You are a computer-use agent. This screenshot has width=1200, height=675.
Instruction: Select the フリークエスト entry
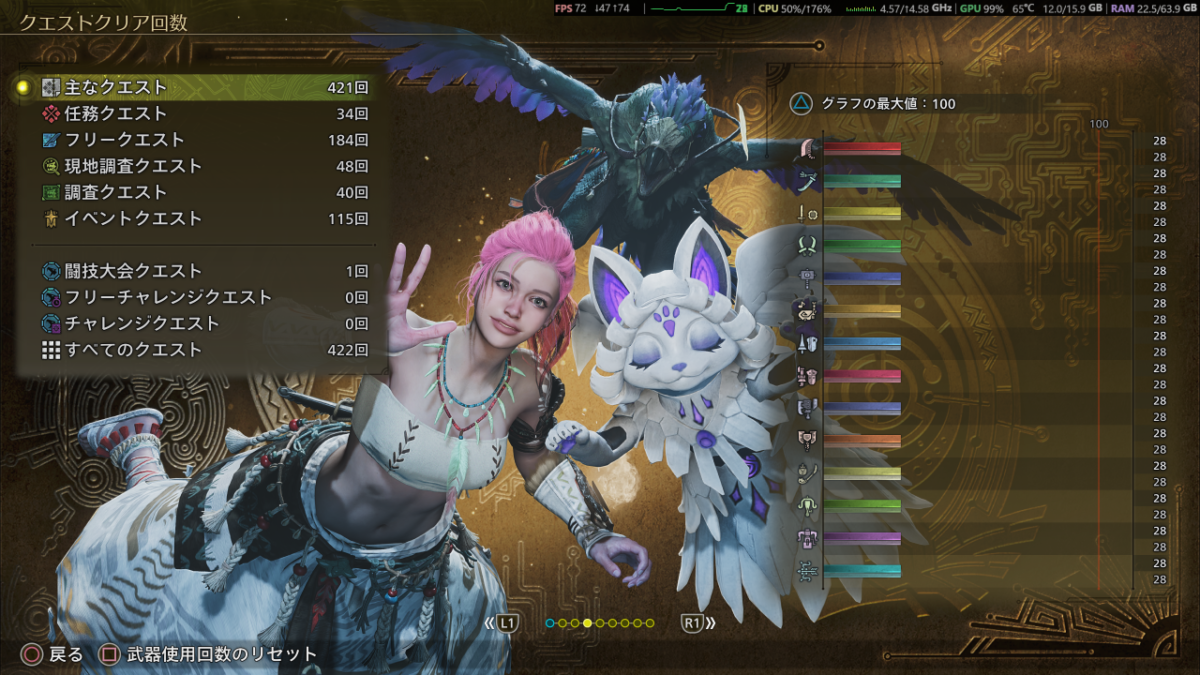pyautogui.click(x=200, y=140)
